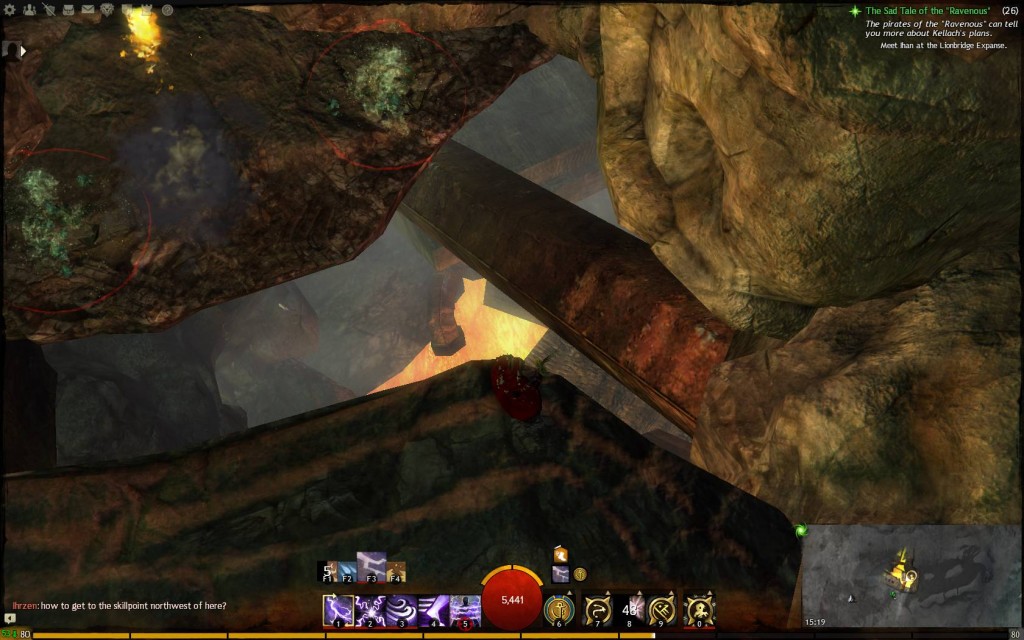Use weapon skill 2 lightning orb

[369, 609]
